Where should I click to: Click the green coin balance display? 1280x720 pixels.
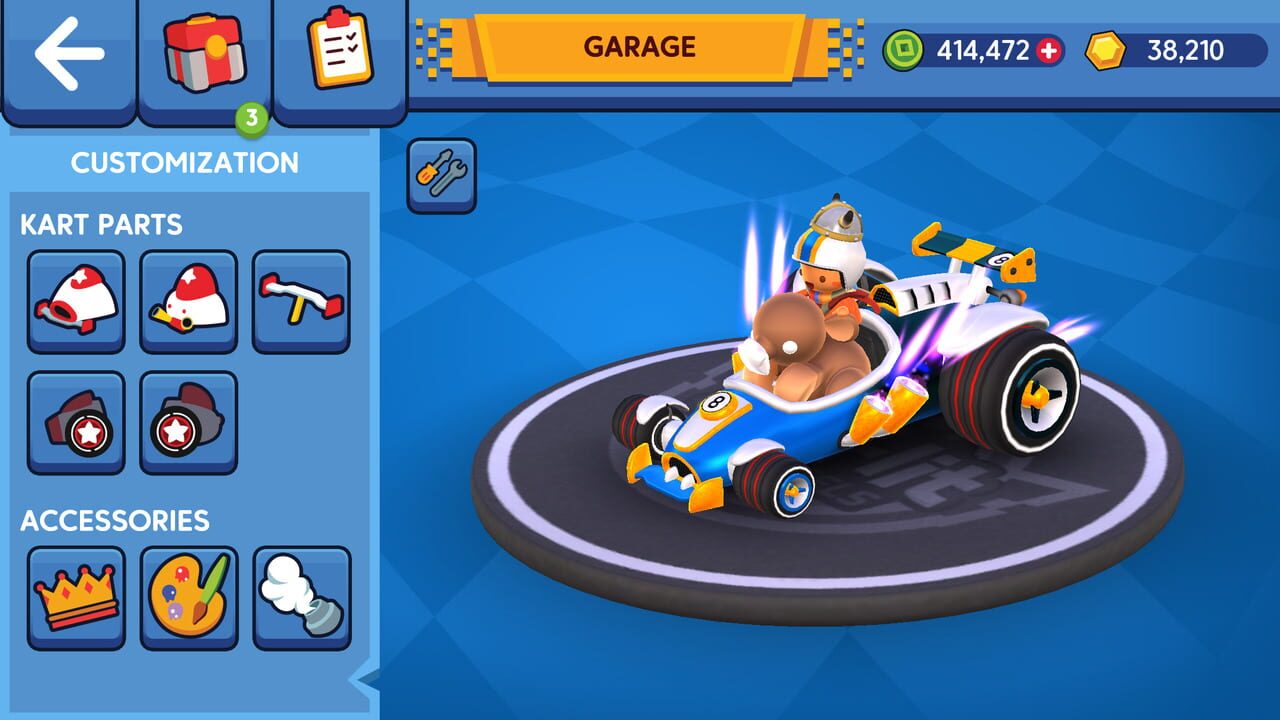[970, 45]
